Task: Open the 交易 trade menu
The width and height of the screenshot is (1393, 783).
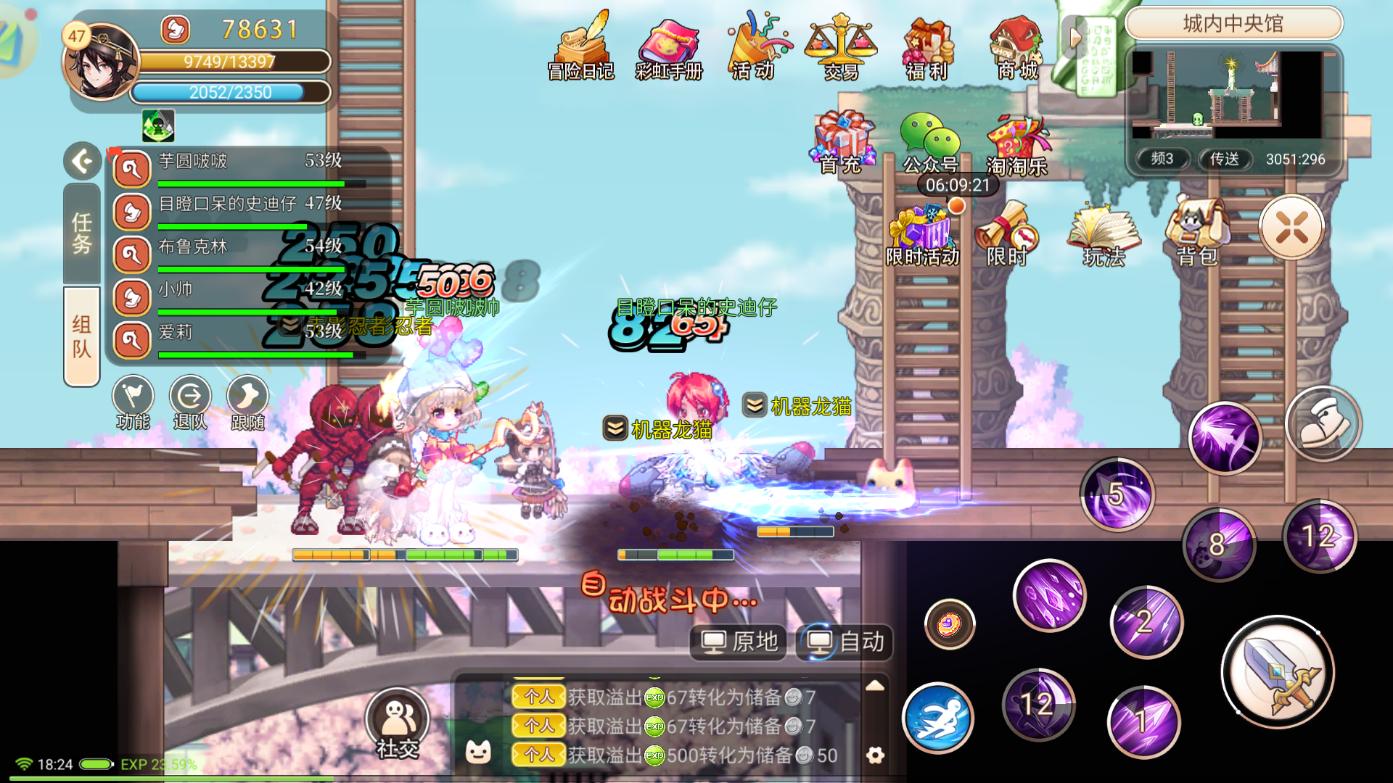Action: (840, 45)
